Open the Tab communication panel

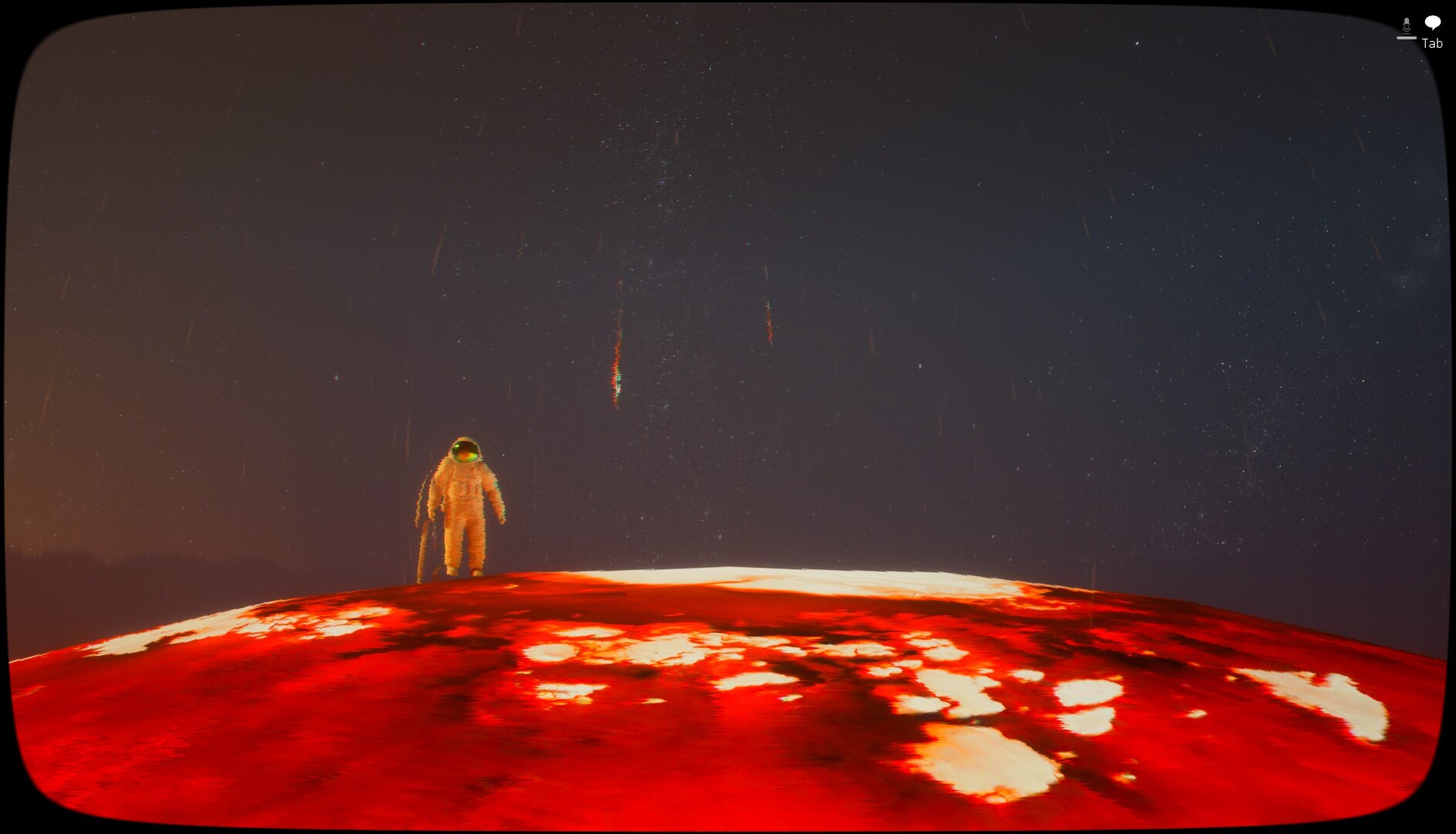pyautogui.click(x=1431, y=43)
